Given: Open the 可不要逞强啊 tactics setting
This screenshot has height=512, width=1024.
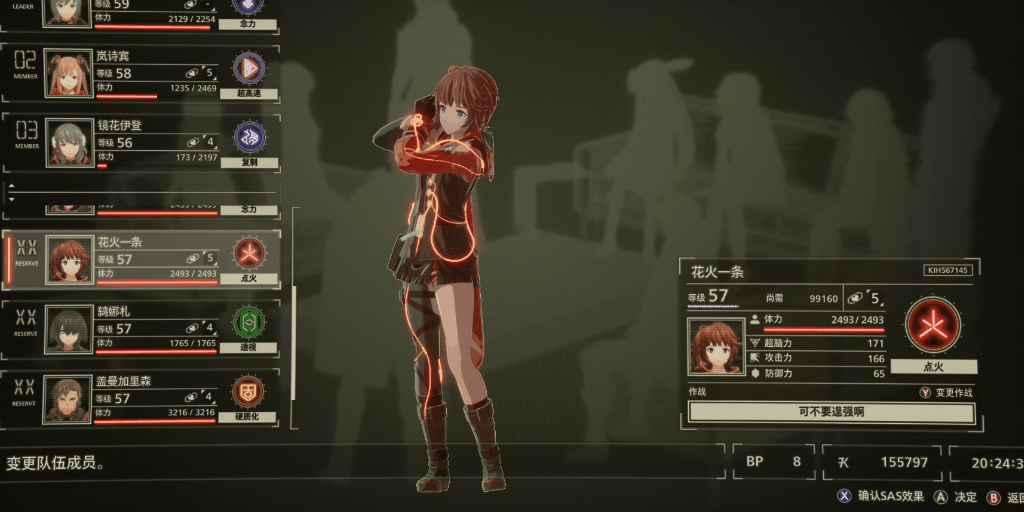Looking at the screenshot, I should point(830,412).
